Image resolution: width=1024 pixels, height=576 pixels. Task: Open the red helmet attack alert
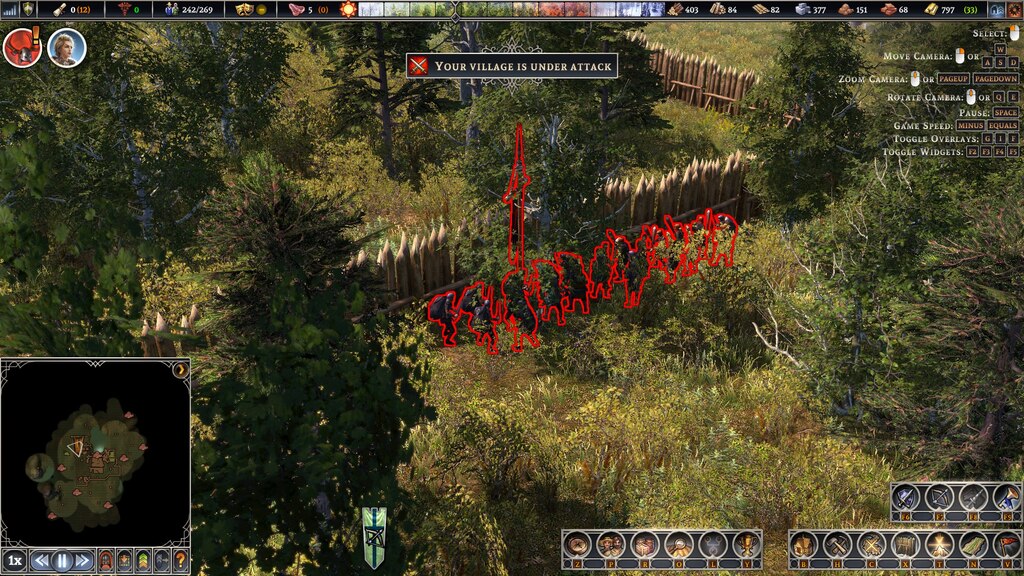20,47
